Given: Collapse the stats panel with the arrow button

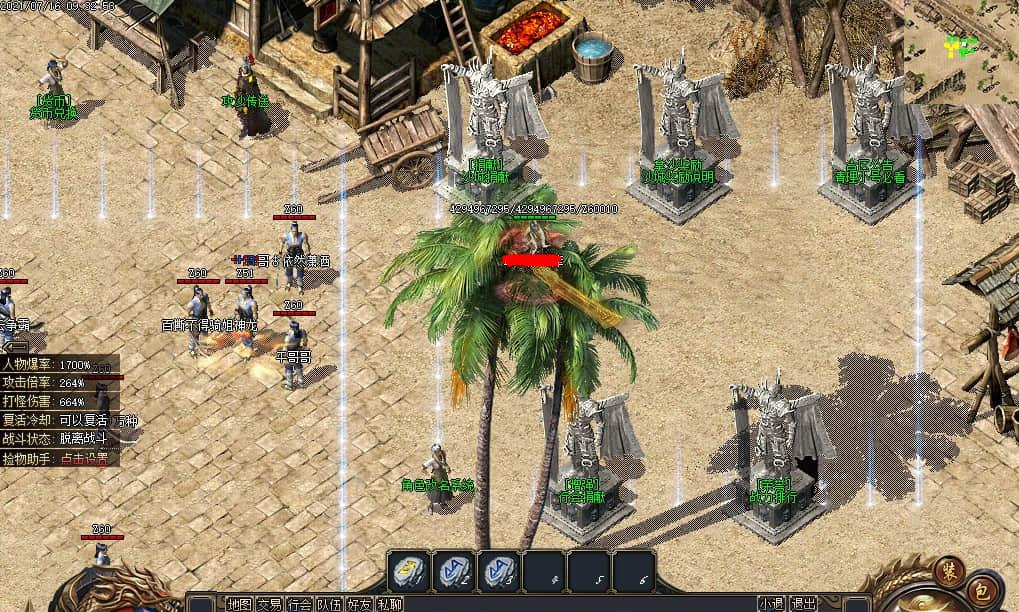Looking at the screenshot, I should 16,346.
